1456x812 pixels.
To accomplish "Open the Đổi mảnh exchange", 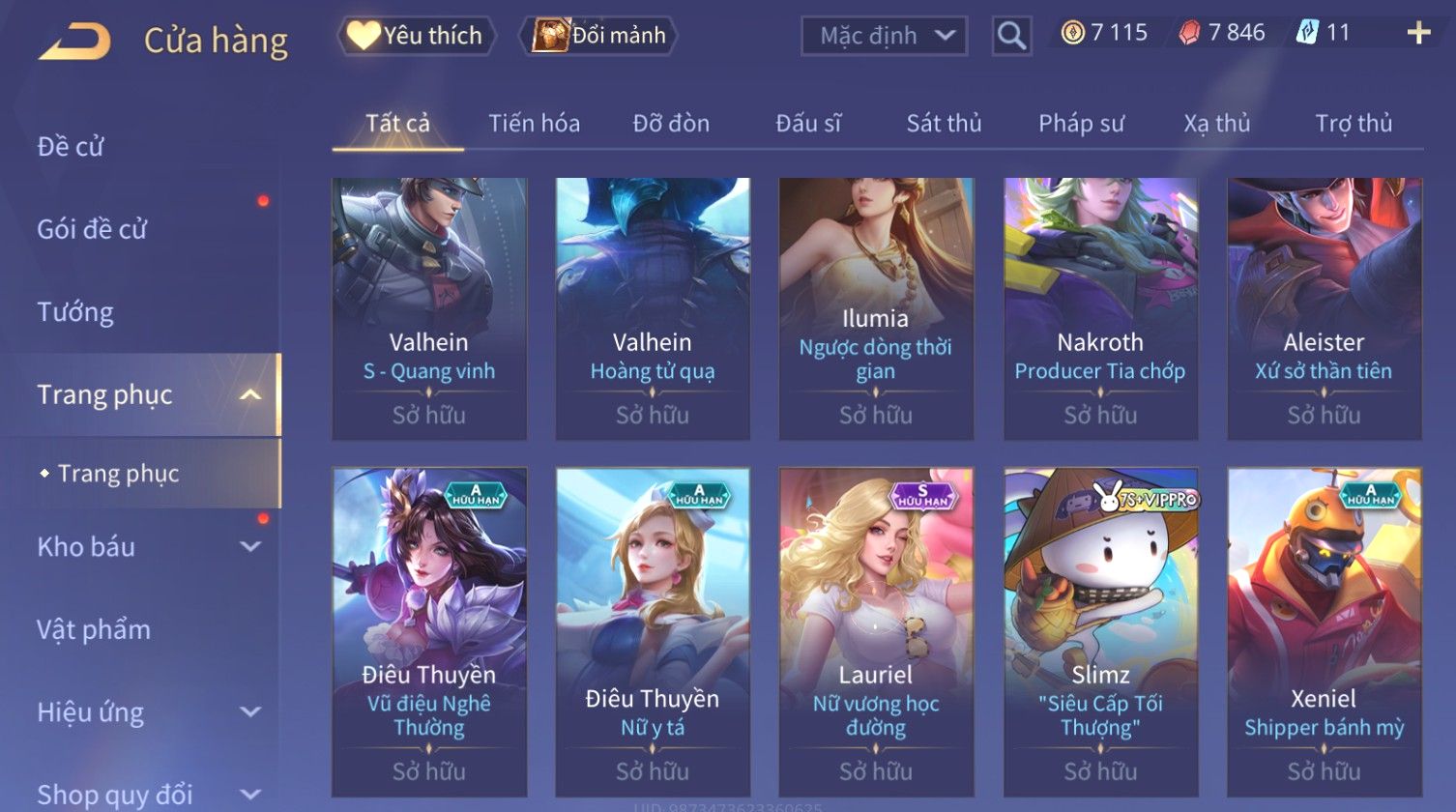I will (x=599, y=36).
